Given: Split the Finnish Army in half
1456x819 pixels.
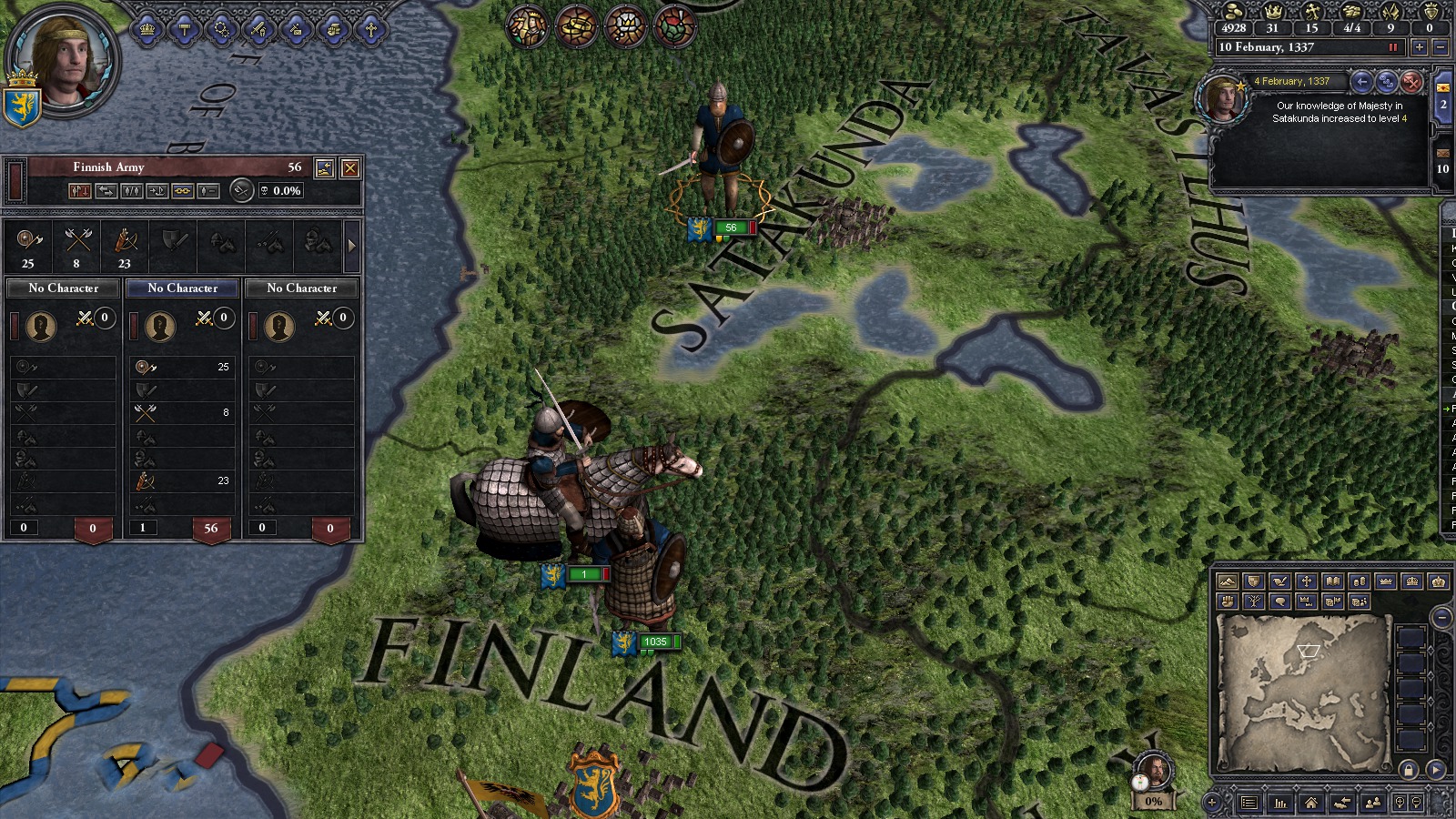Looking at the screenshot, I should click(x=132, y=191).
